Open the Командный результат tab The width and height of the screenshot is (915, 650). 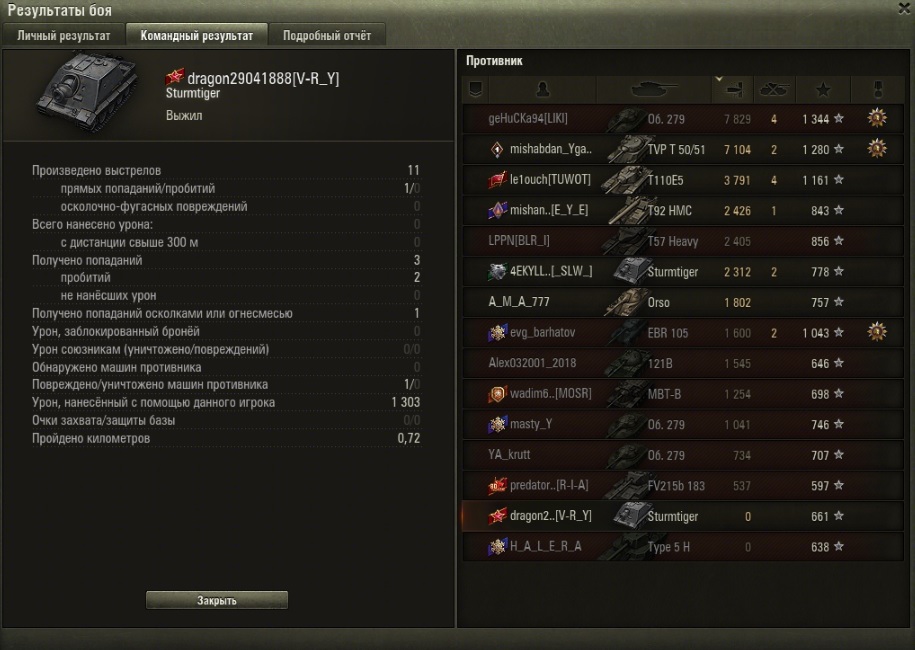click(x=197, y=36)
